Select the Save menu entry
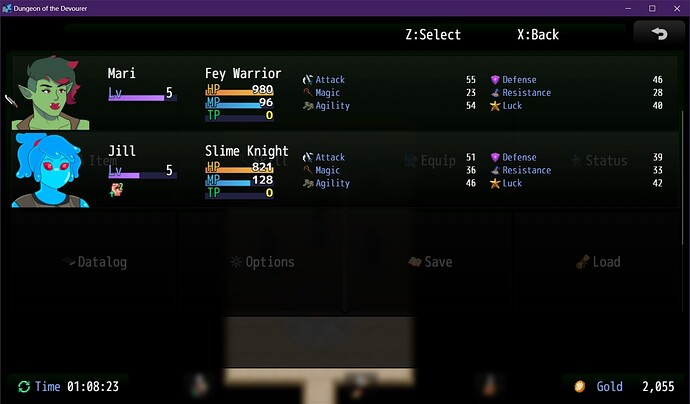 [430, 262]
